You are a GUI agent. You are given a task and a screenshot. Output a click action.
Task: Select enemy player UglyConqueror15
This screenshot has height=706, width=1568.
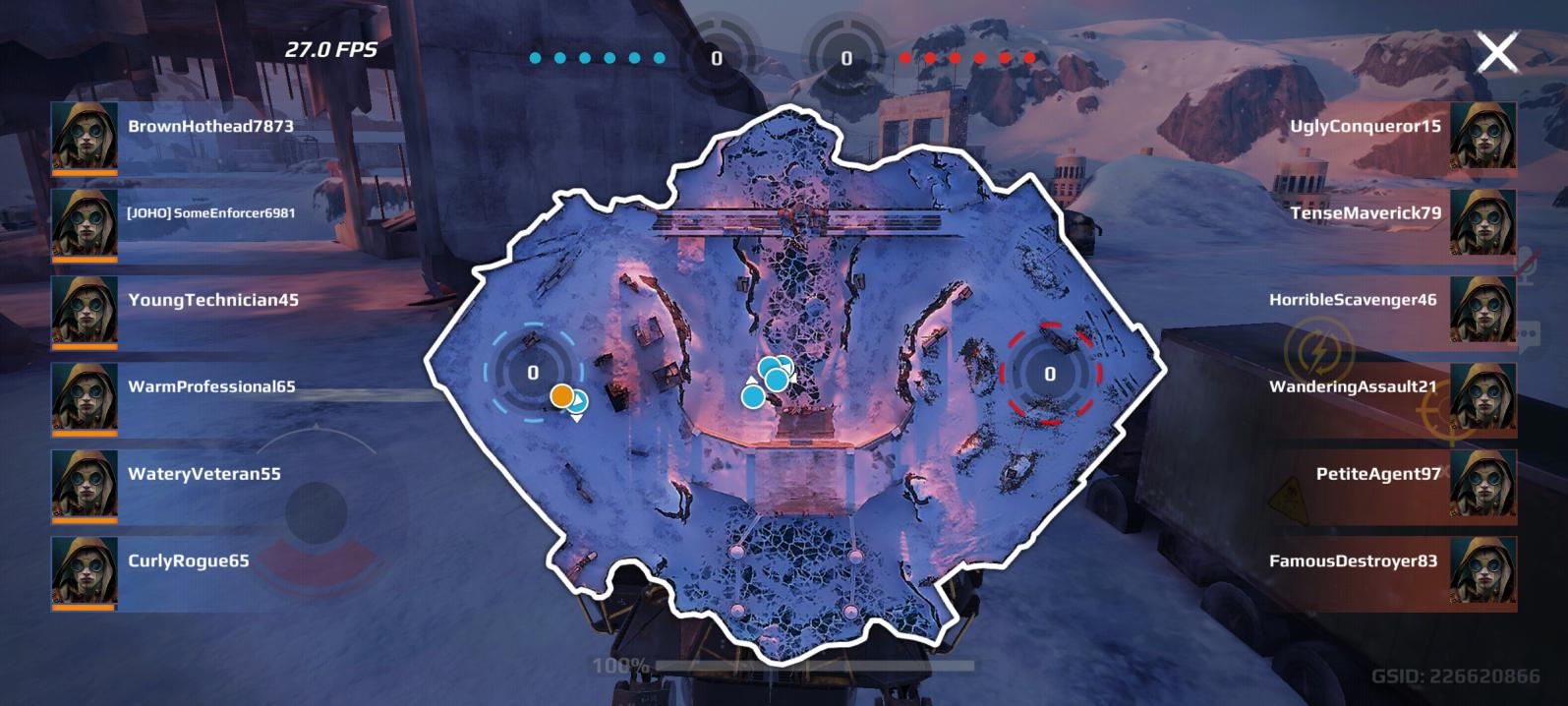point(1365,127)
